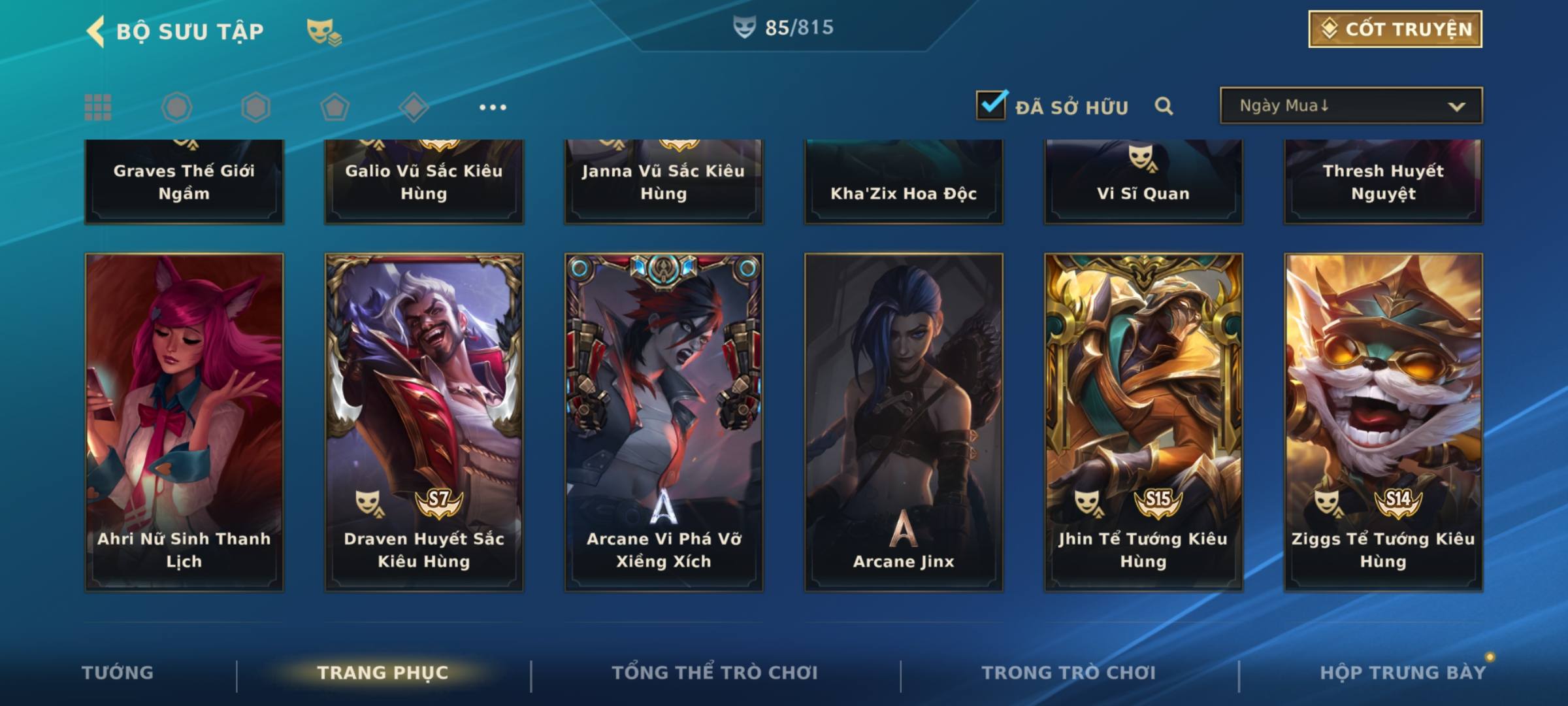Viewport: 1568px width, 706px height.
Task: Click the mask and coins icon
Action: 323,31
